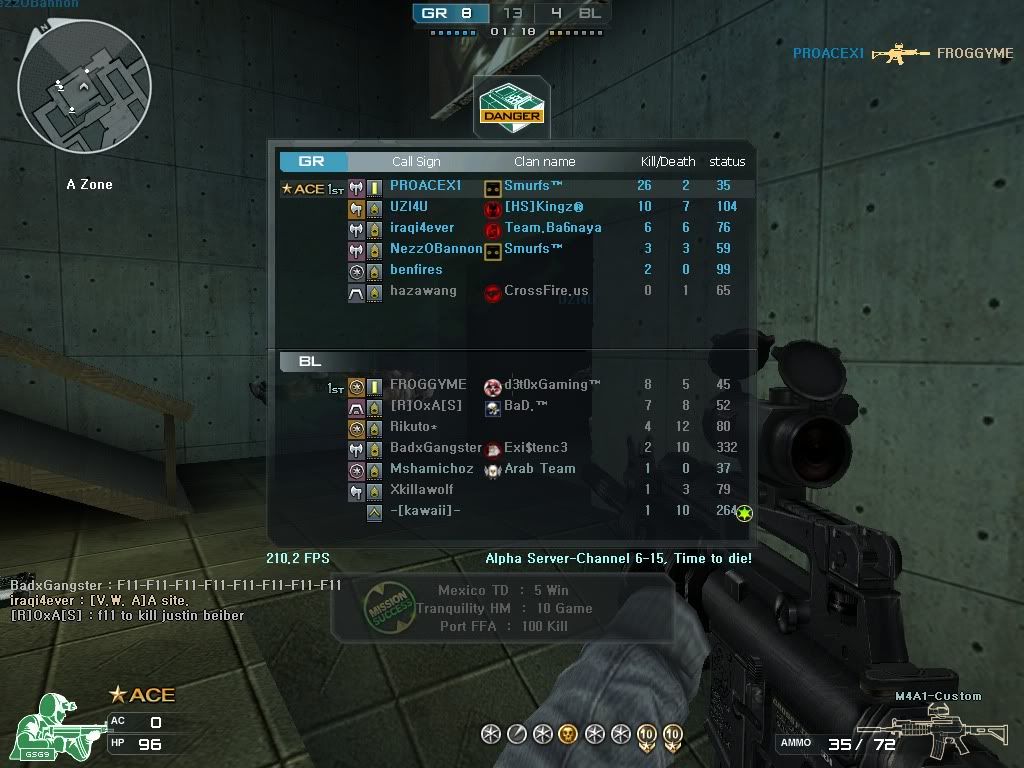Open the circular minimap
Screen dimensions: 1024x768
(x=84, y=95)
